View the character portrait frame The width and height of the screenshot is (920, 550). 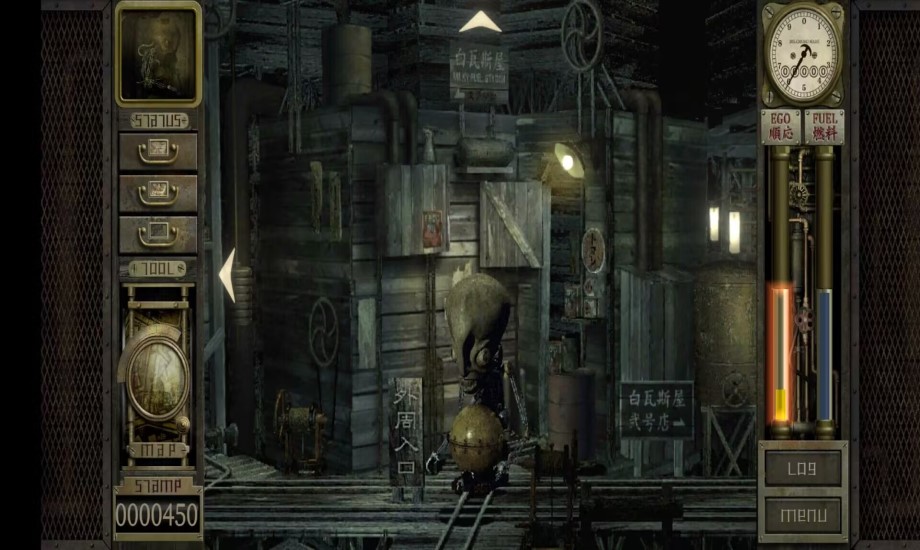coord(158,54)
